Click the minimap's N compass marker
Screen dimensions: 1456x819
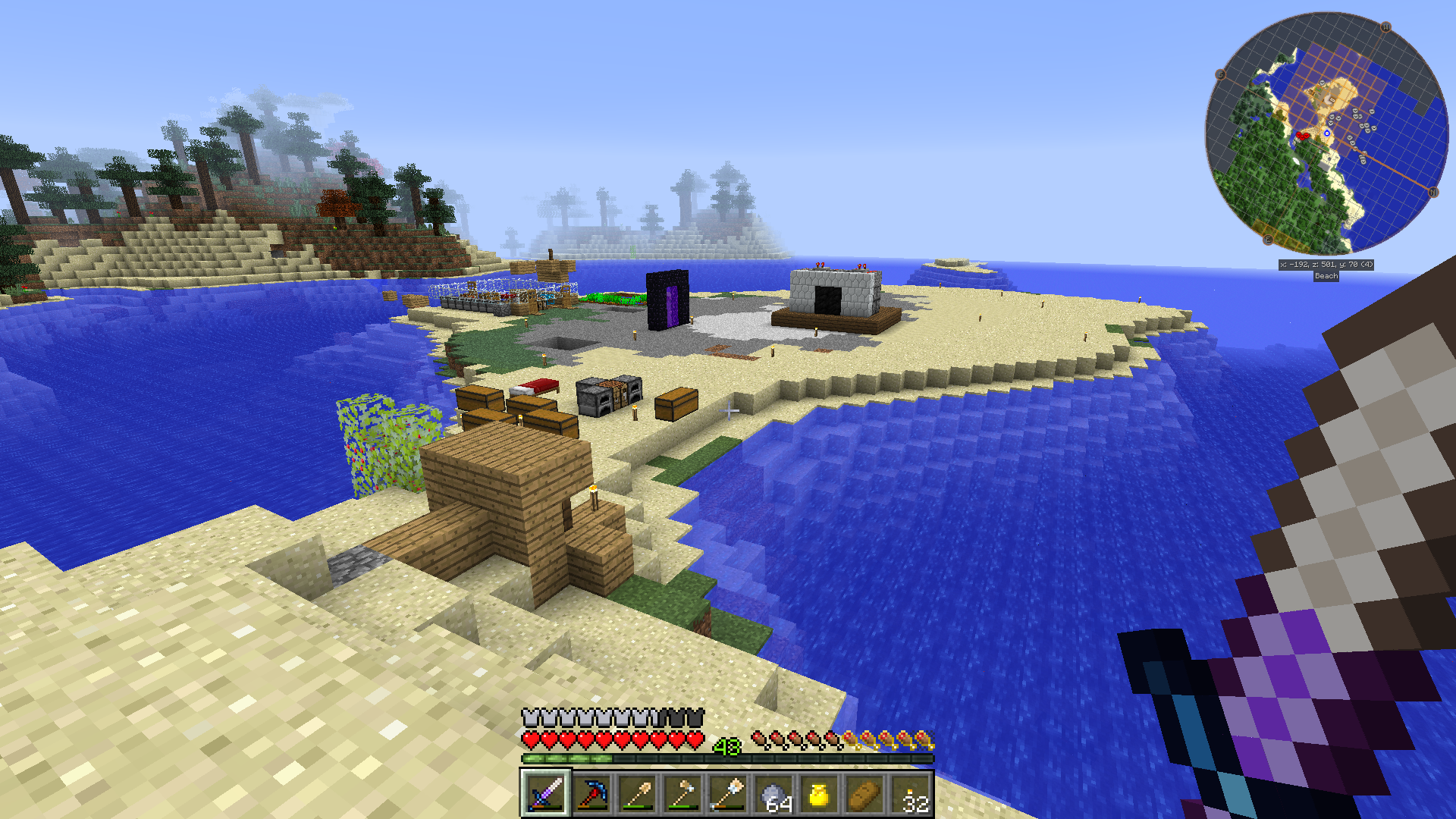1433,193
